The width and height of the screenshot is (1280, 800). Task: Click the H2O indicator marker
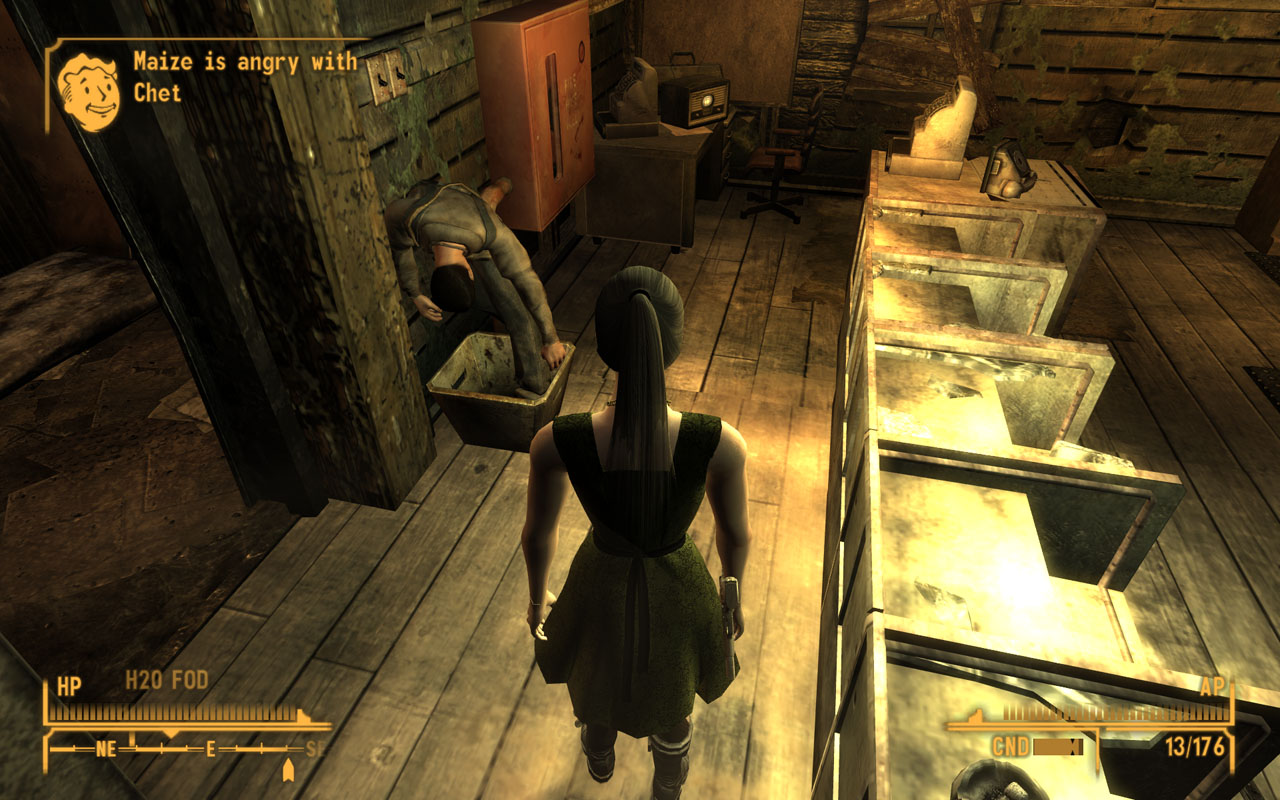(x=145, y=680)
